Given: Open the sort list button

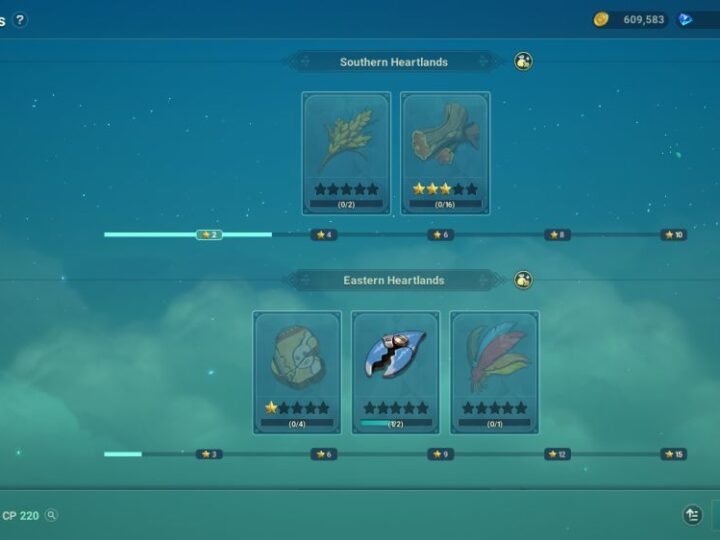Looking at the screenshot, I should 692,515.
